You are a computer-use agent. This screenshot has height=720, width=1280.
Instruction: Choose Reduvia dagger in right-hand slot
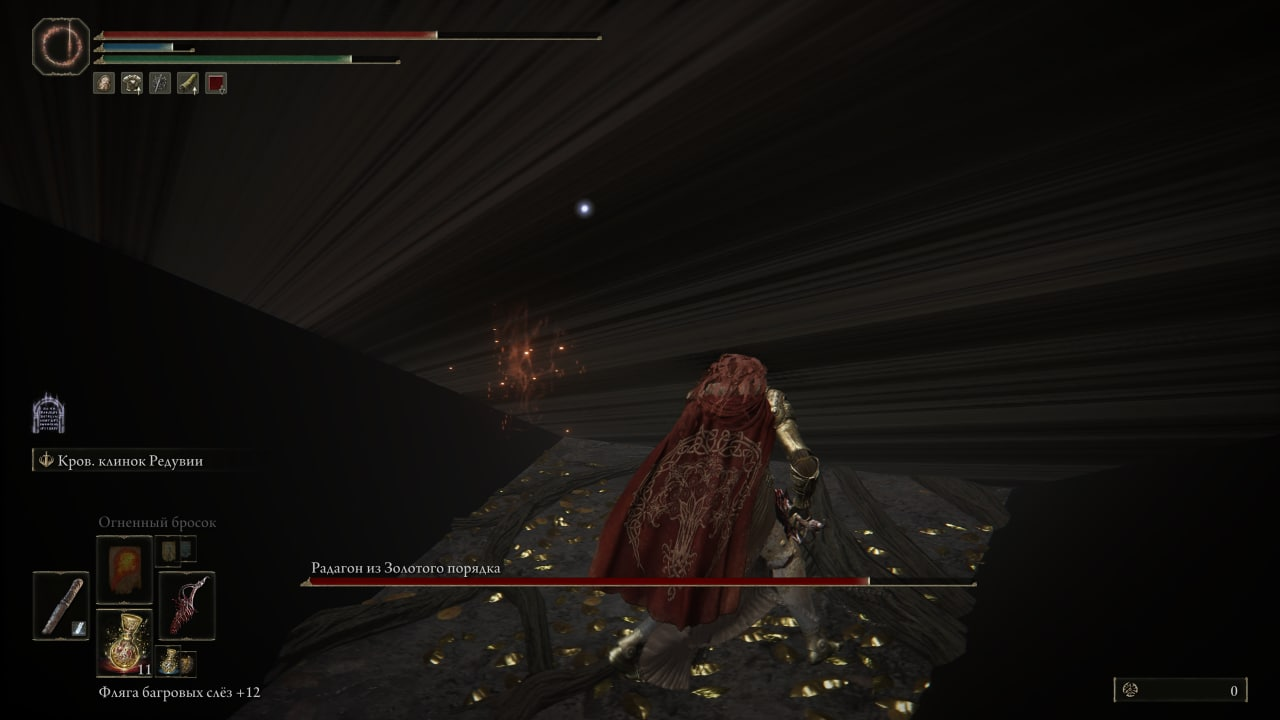coord(187,605)
